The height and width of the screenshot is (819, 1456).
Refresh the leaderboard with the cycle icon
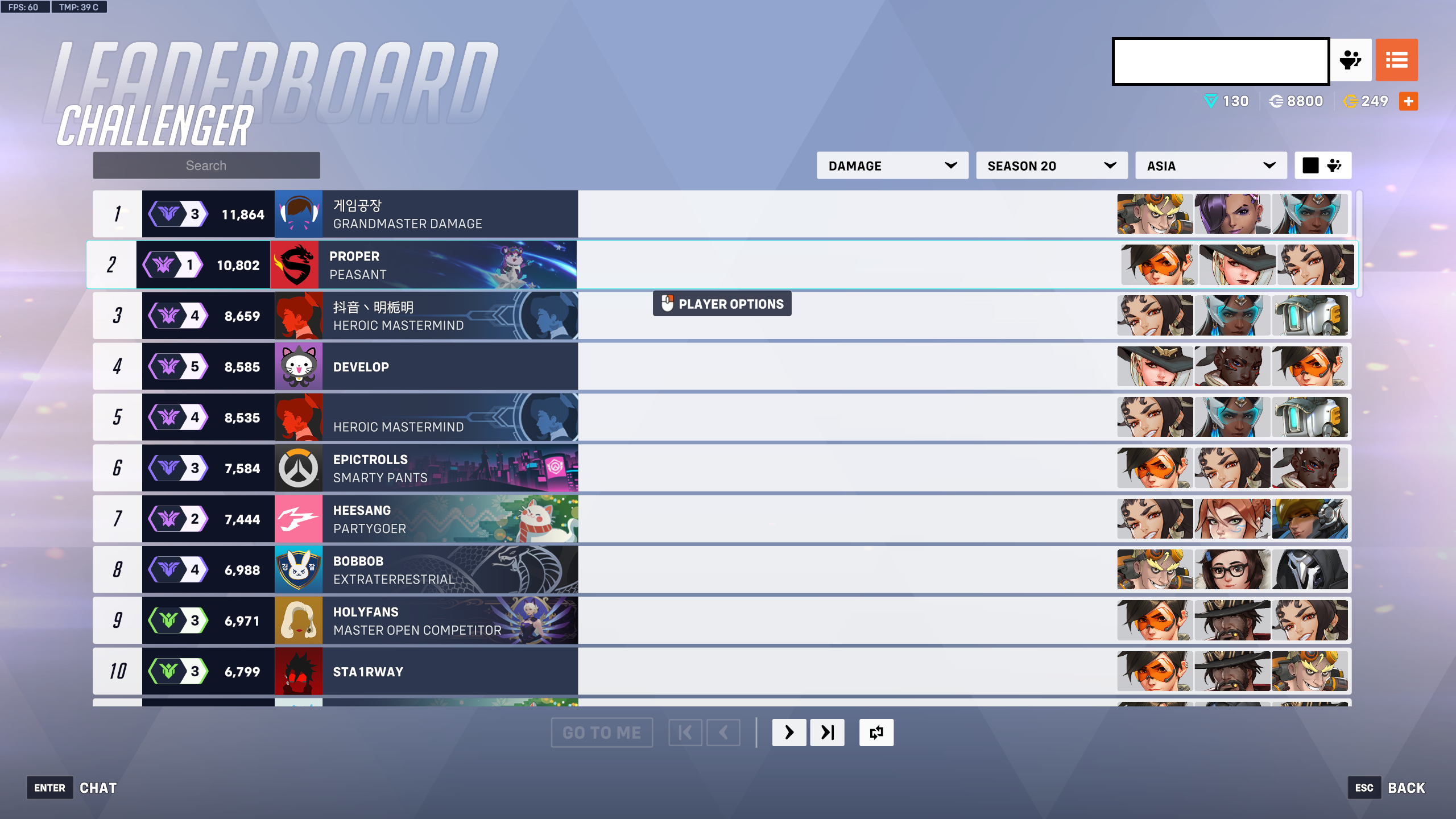[x=876, y=733]
